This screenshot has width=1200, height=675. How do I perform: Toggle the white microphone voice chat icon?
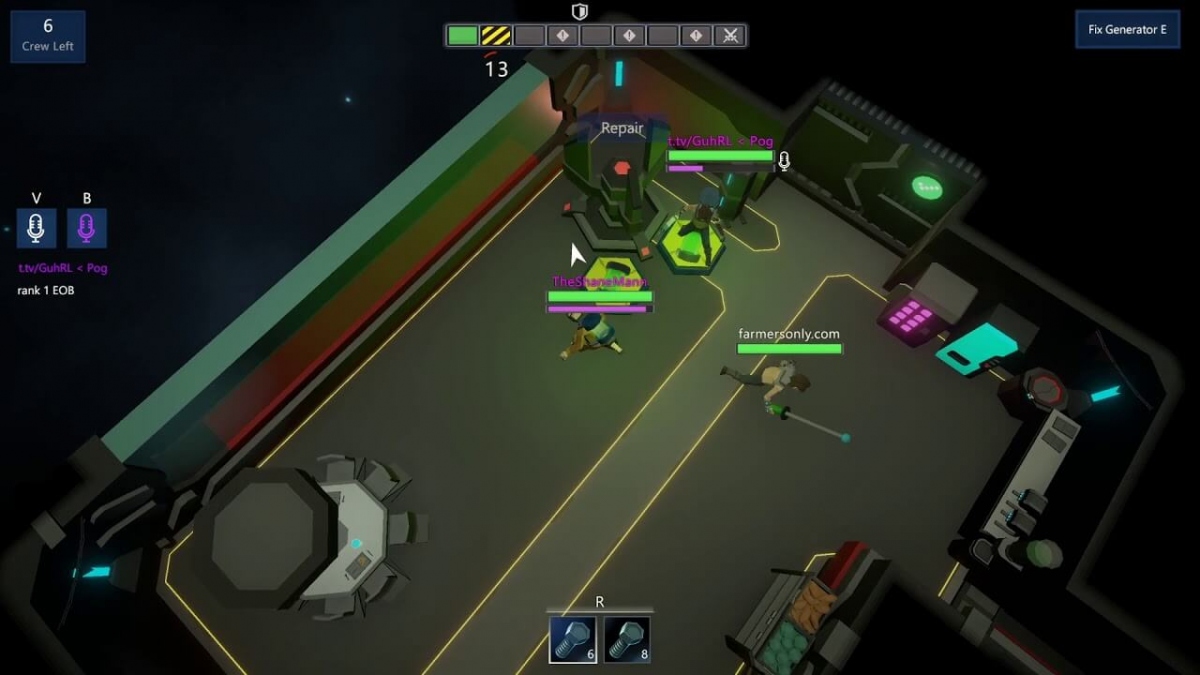(x=36, y=228)
